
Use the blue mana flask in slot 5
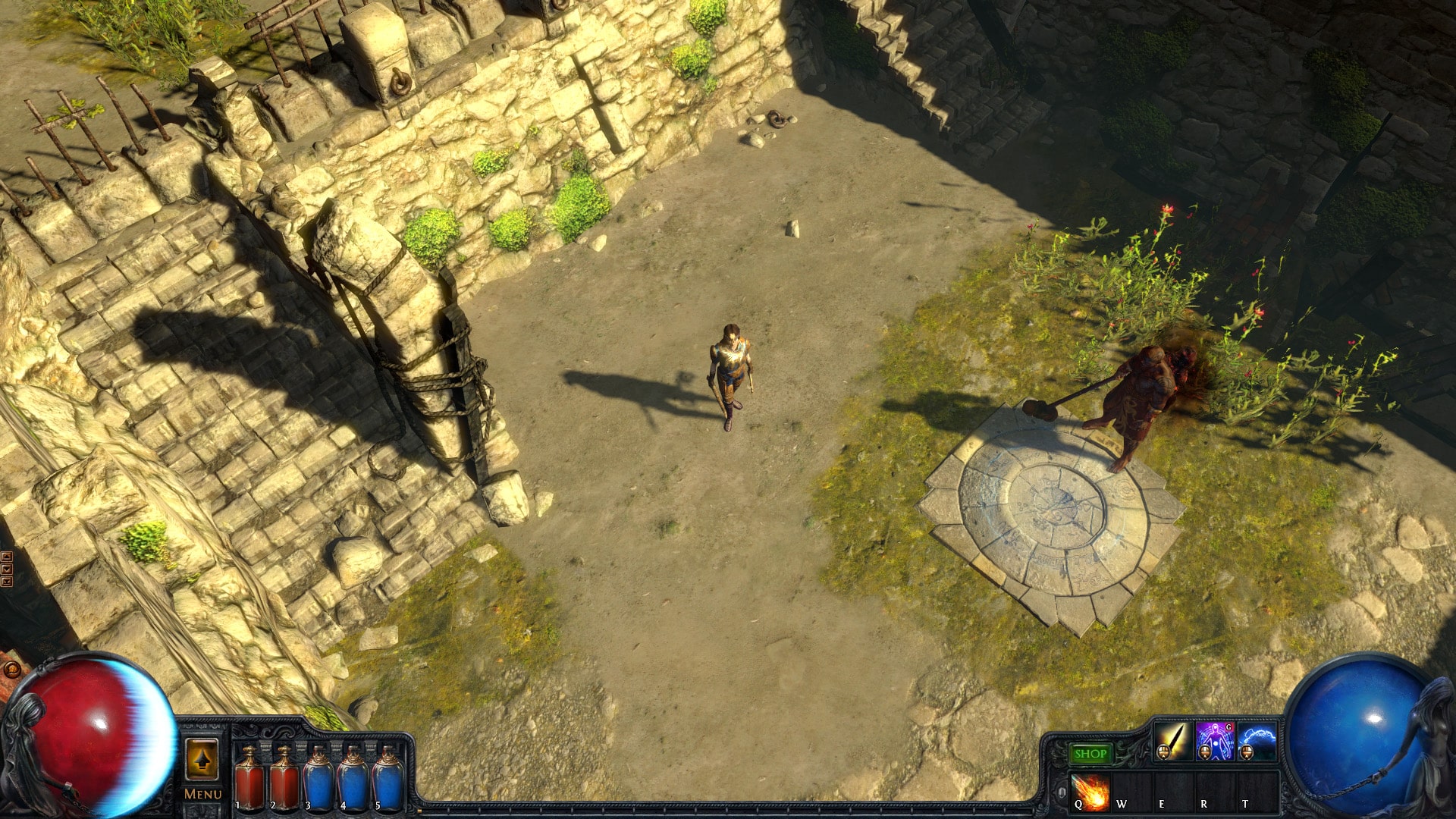387,782
